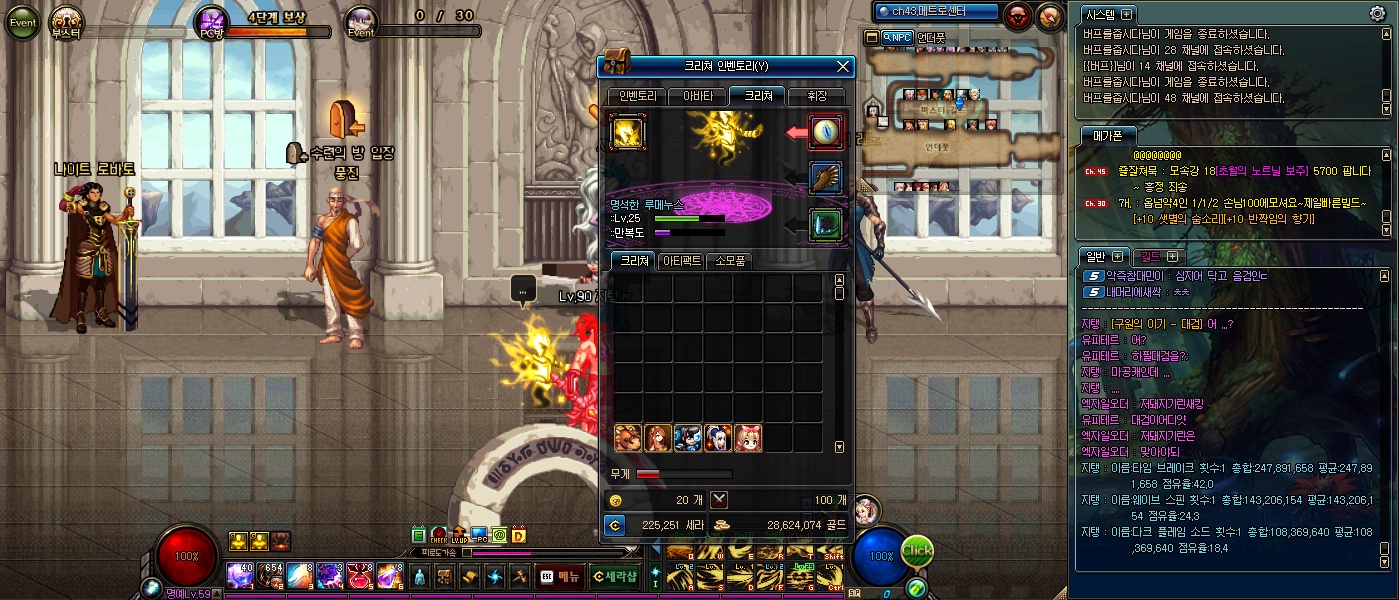
Task: Open the ESC 메뉴 button
Action: coord(560,576)
